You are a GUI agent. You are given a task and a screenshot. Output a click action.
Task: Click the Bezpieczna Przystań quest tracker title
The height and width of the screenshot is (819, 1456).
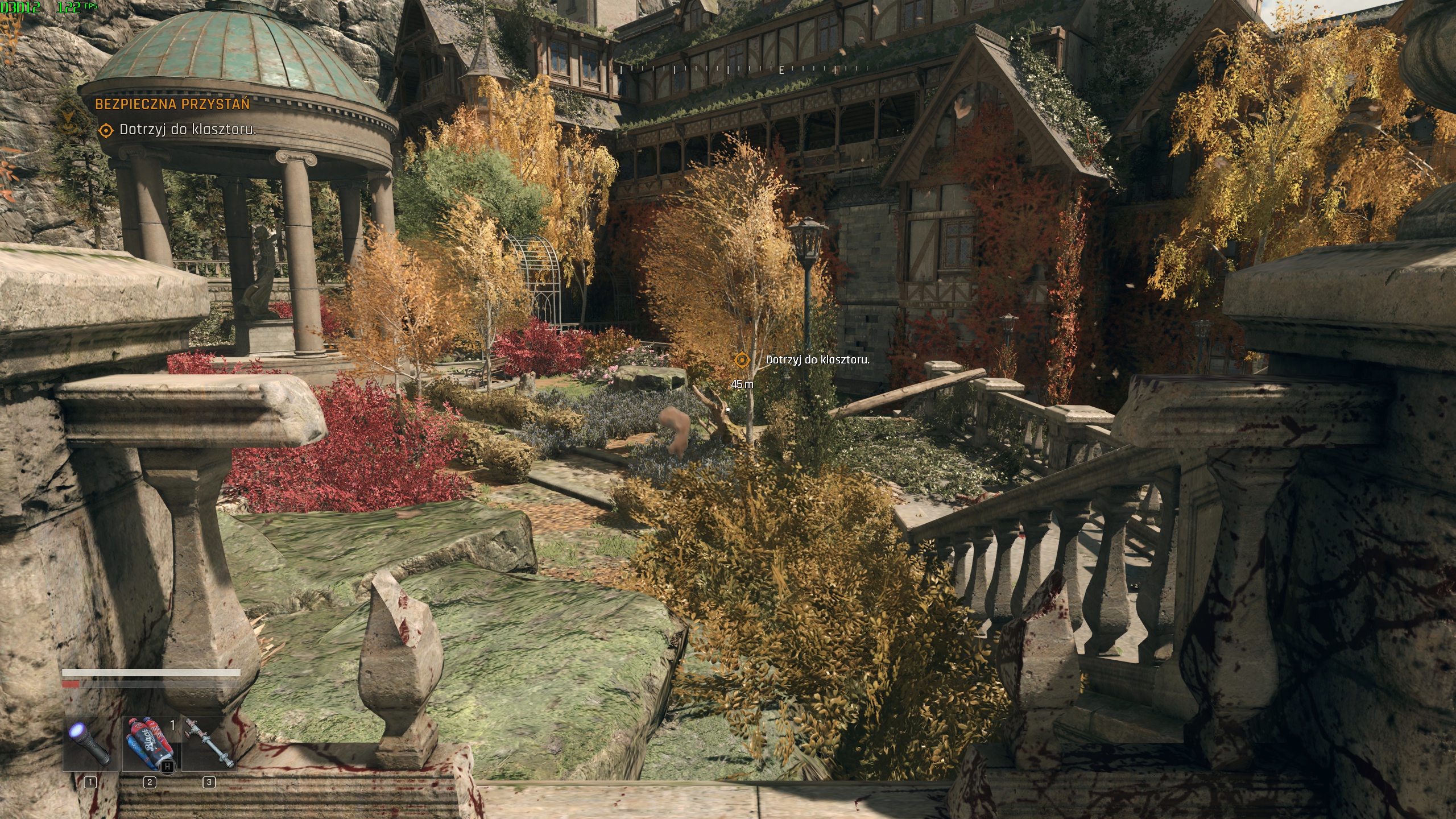172,104
